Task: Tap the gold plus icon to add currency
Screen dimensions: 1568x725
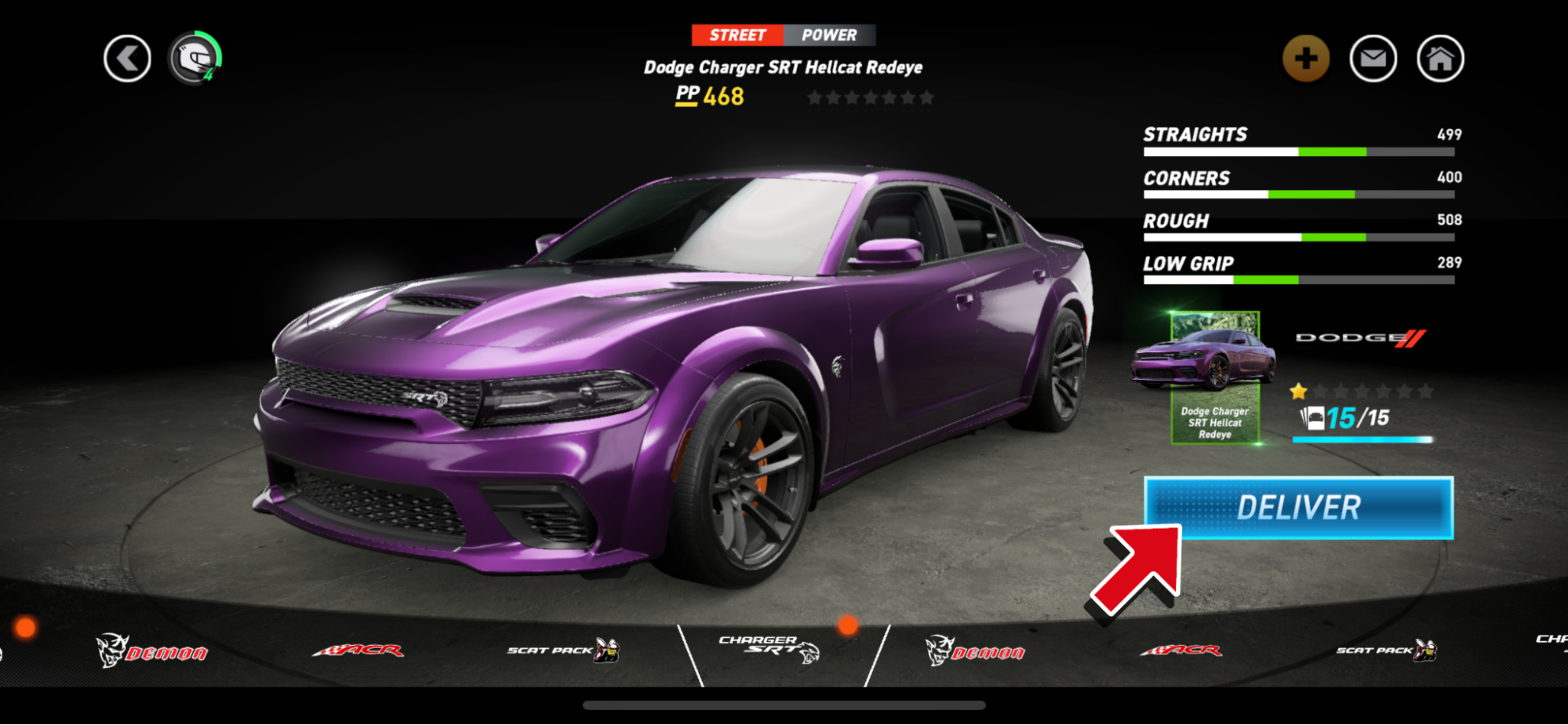Action: click(x=1305, y=57)
